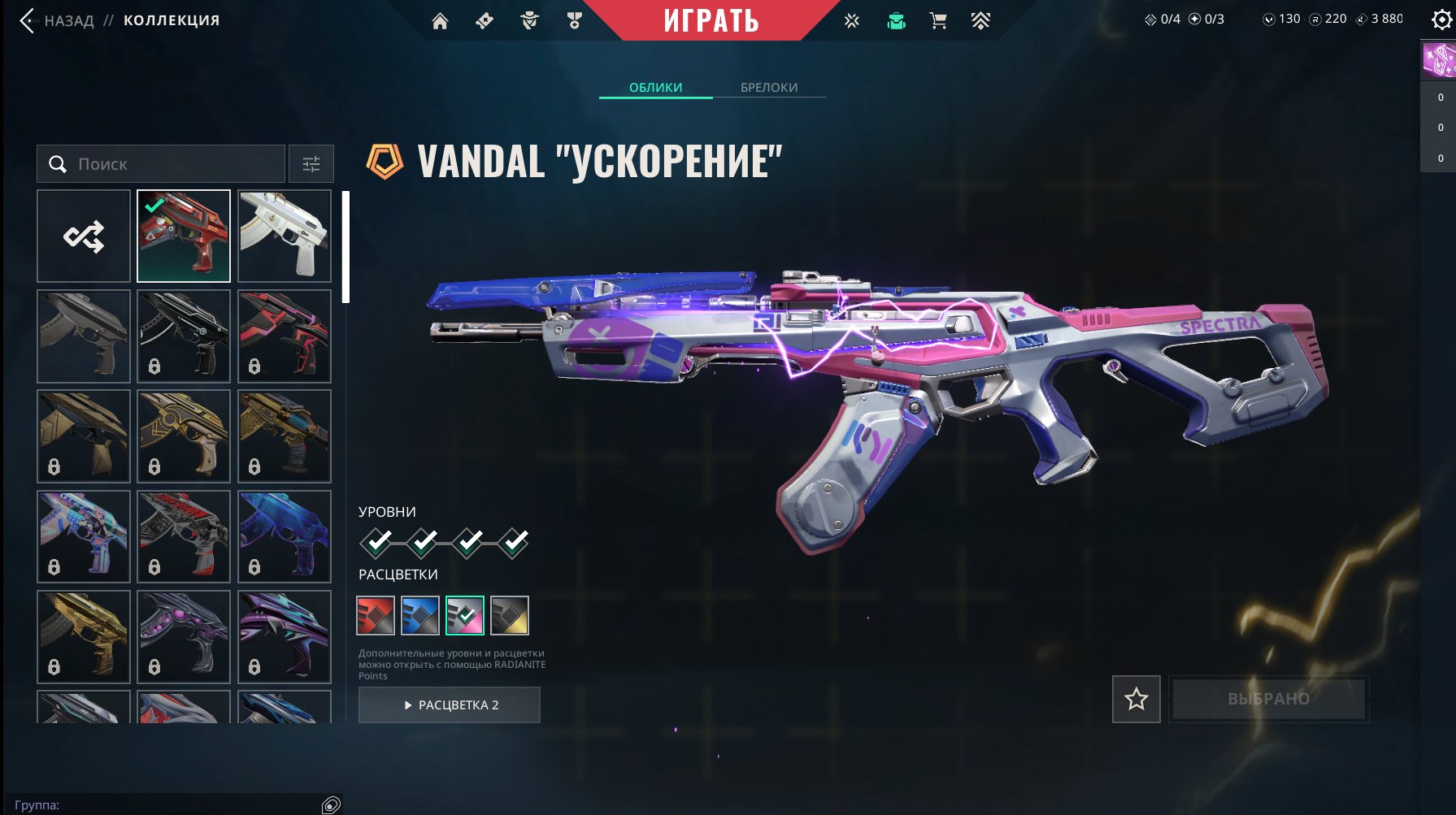Open the in-game Store cart

(x=939, y=20)
